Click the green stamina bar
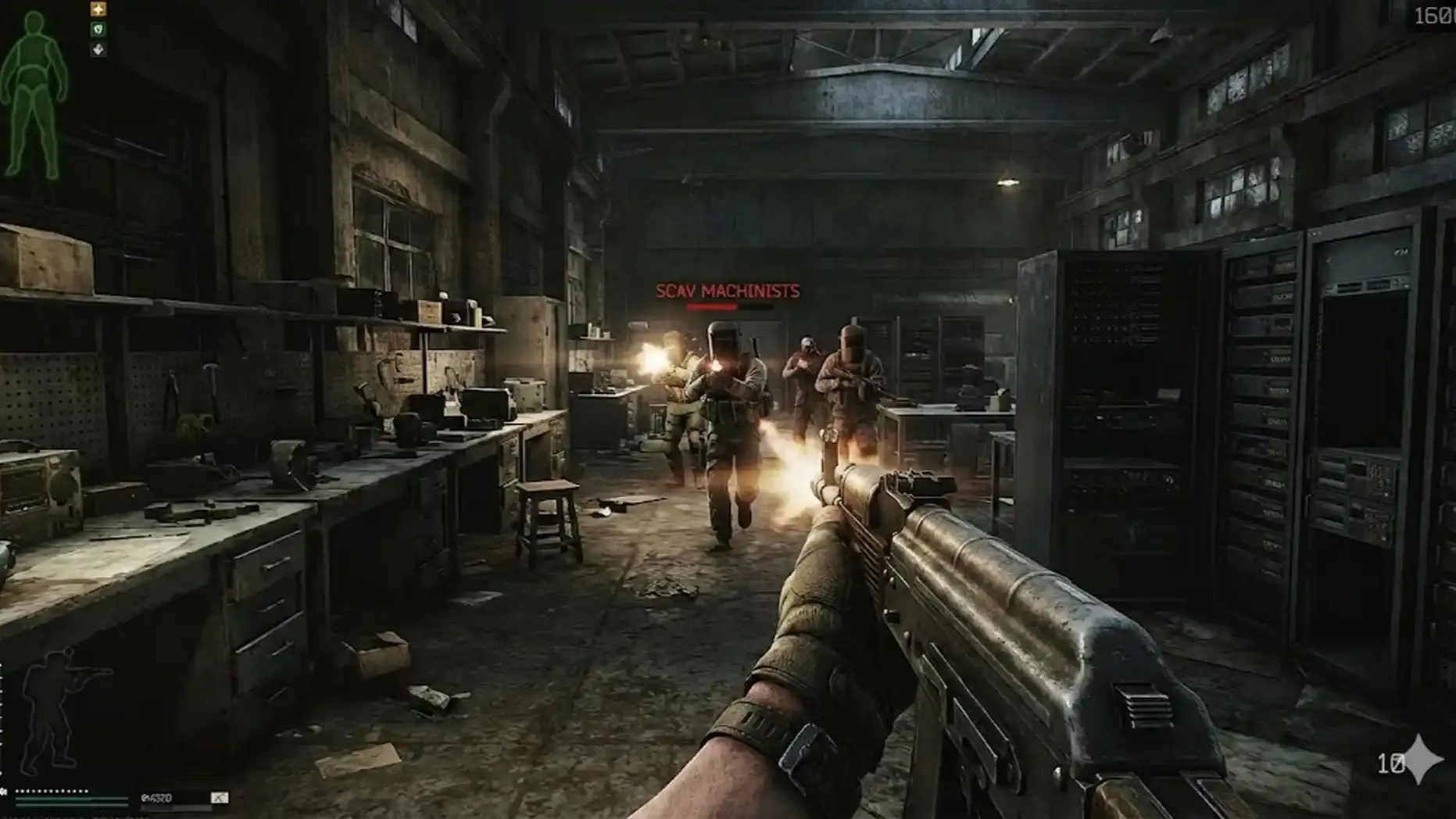The height and width of the screenshot is (819, 1456). (70, 799)
